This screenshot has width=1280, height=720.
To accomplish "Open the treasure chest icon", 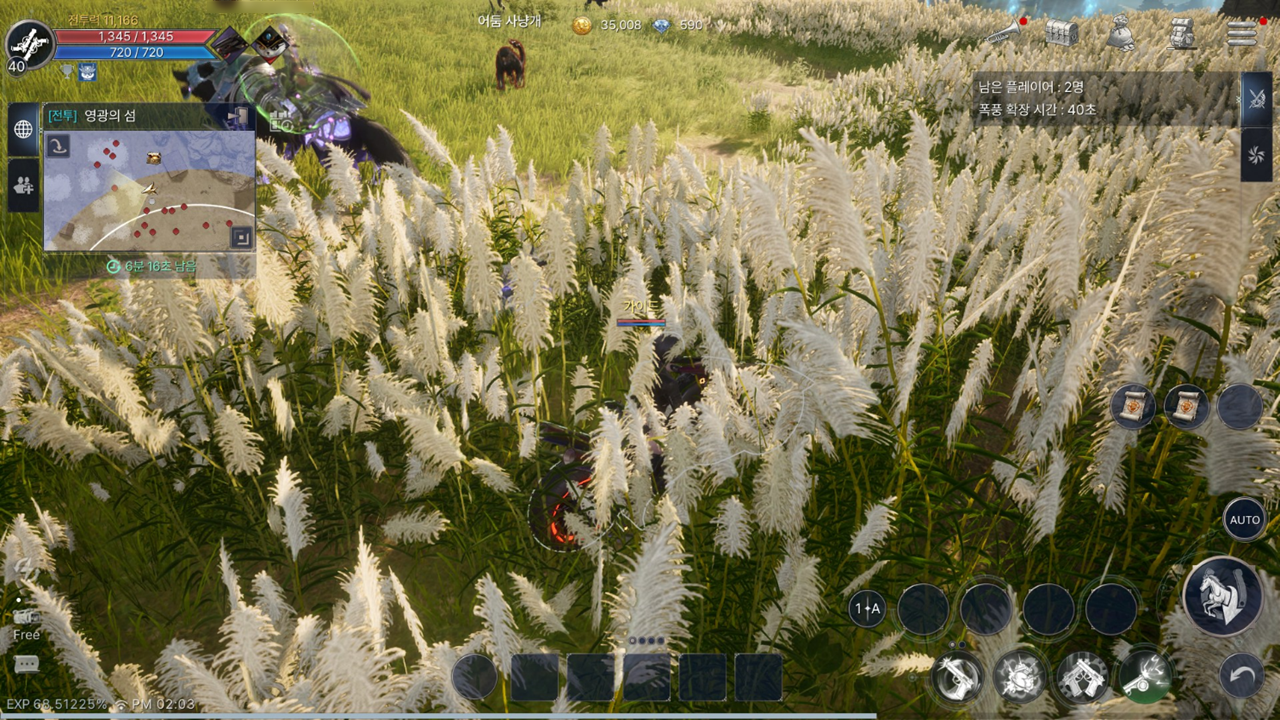I will click(x=1061, y=33).
